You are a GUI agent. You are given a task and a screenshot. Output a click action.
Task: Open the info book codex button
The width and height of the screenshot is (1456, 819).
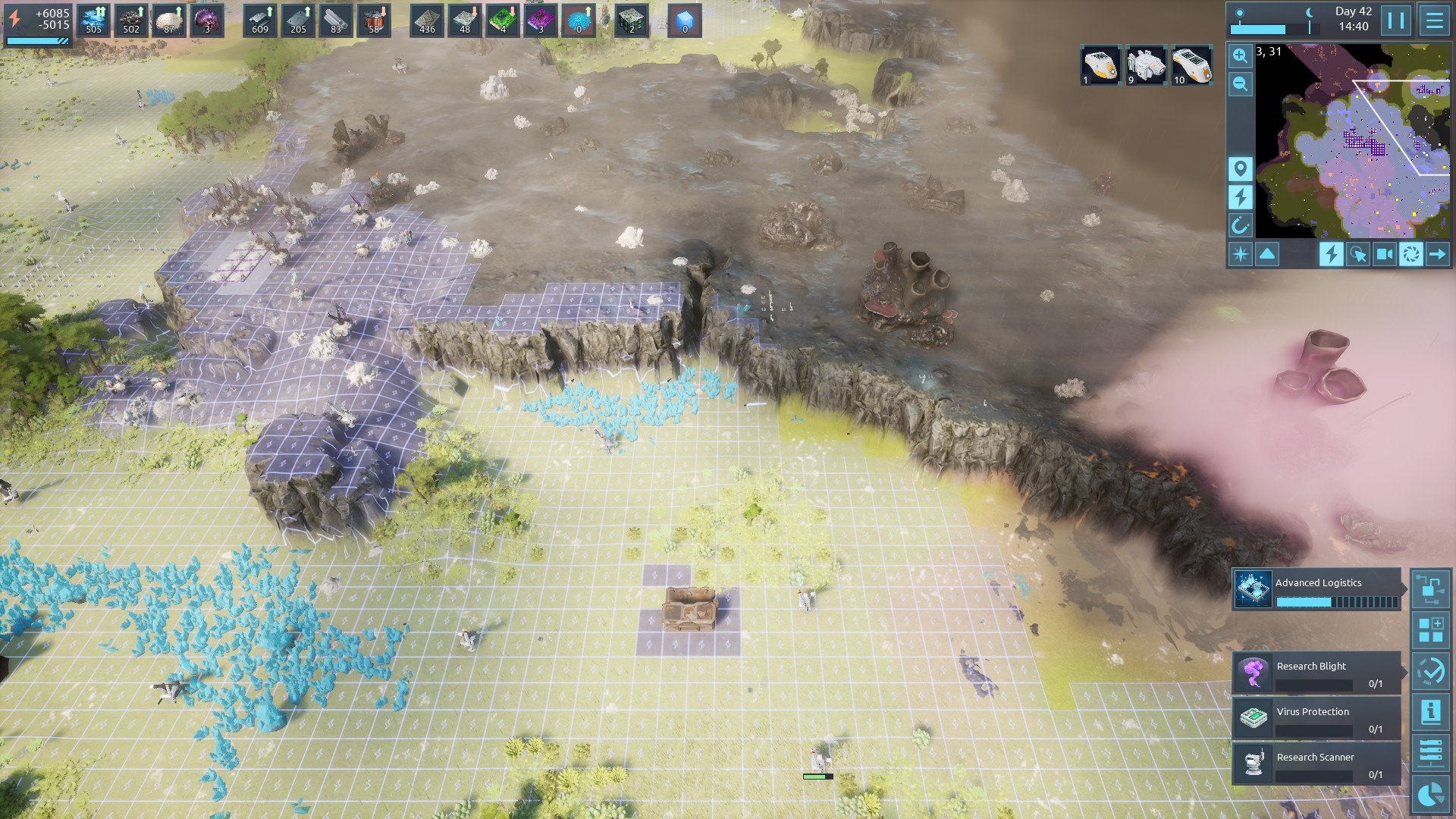click(x=1431, y=712)
